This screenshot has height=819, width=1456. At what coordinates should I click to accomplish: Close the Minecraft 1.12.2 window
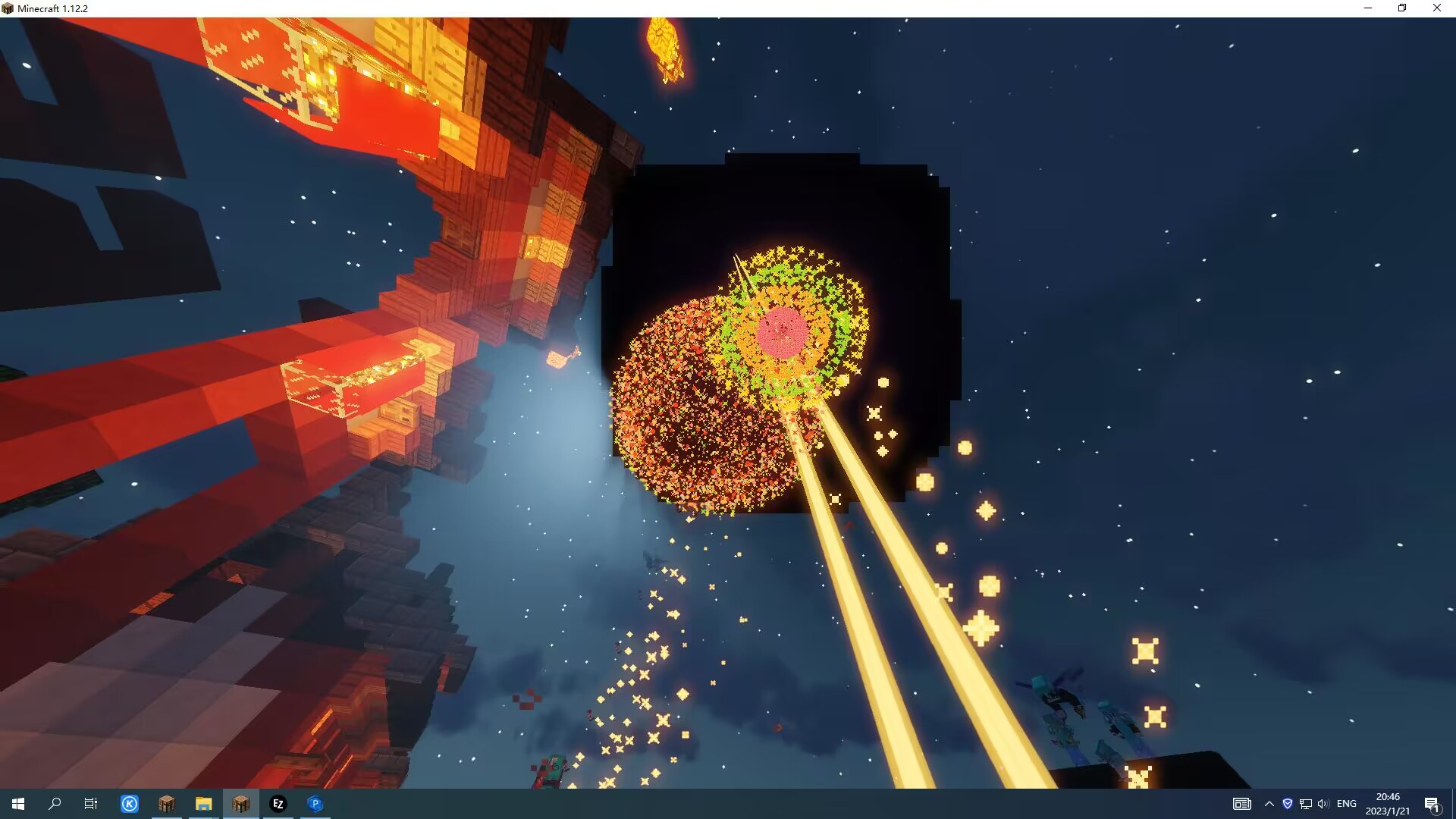[x=1436, y=8]
